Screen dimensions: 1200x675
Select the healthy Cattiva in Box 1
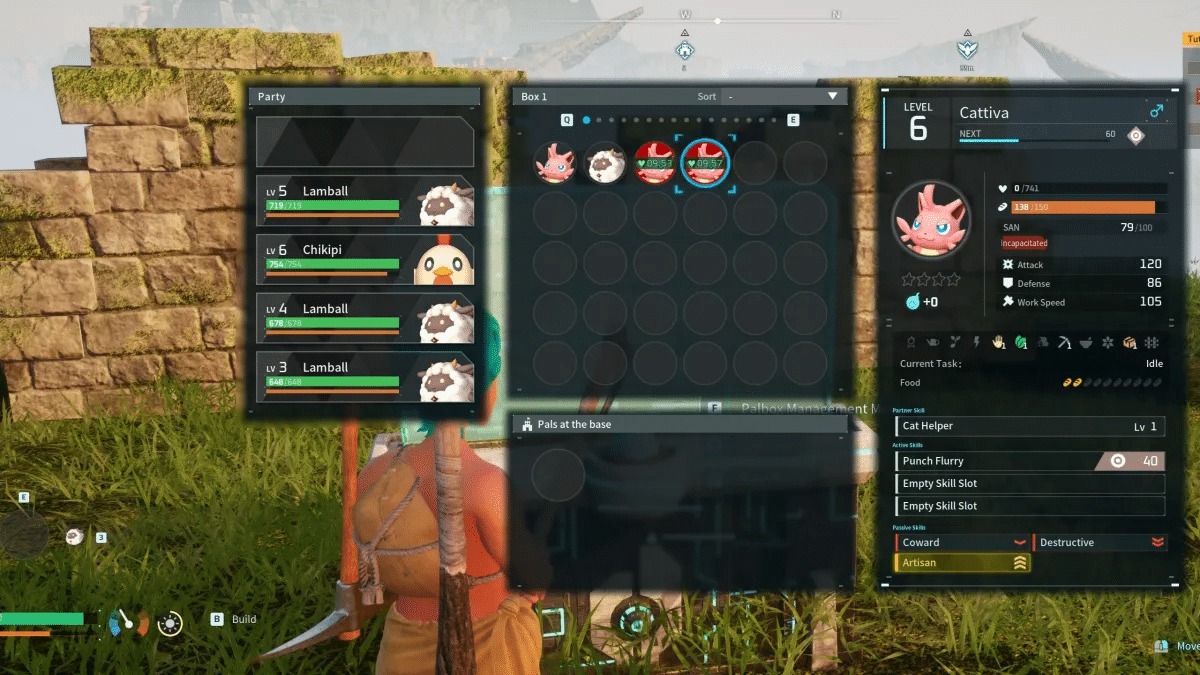point(555,163)
